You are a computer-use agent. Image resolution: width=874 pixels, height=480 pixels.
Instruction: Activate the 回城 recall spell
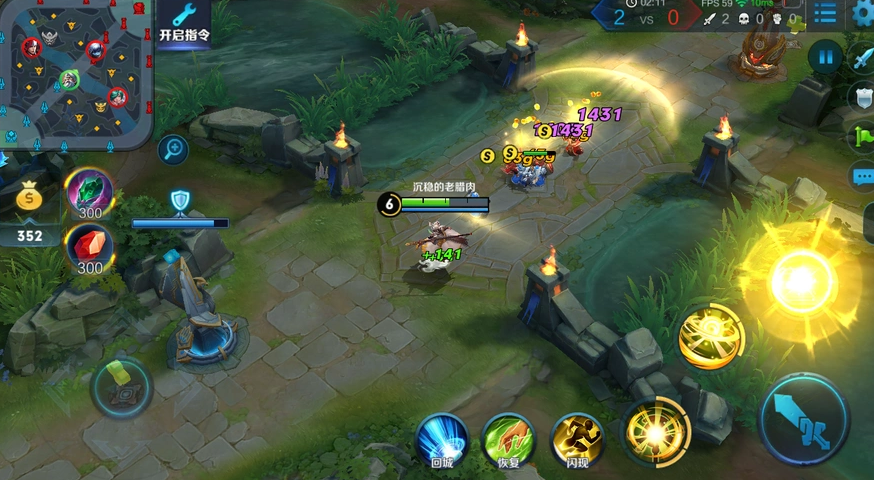pos(442,438)
